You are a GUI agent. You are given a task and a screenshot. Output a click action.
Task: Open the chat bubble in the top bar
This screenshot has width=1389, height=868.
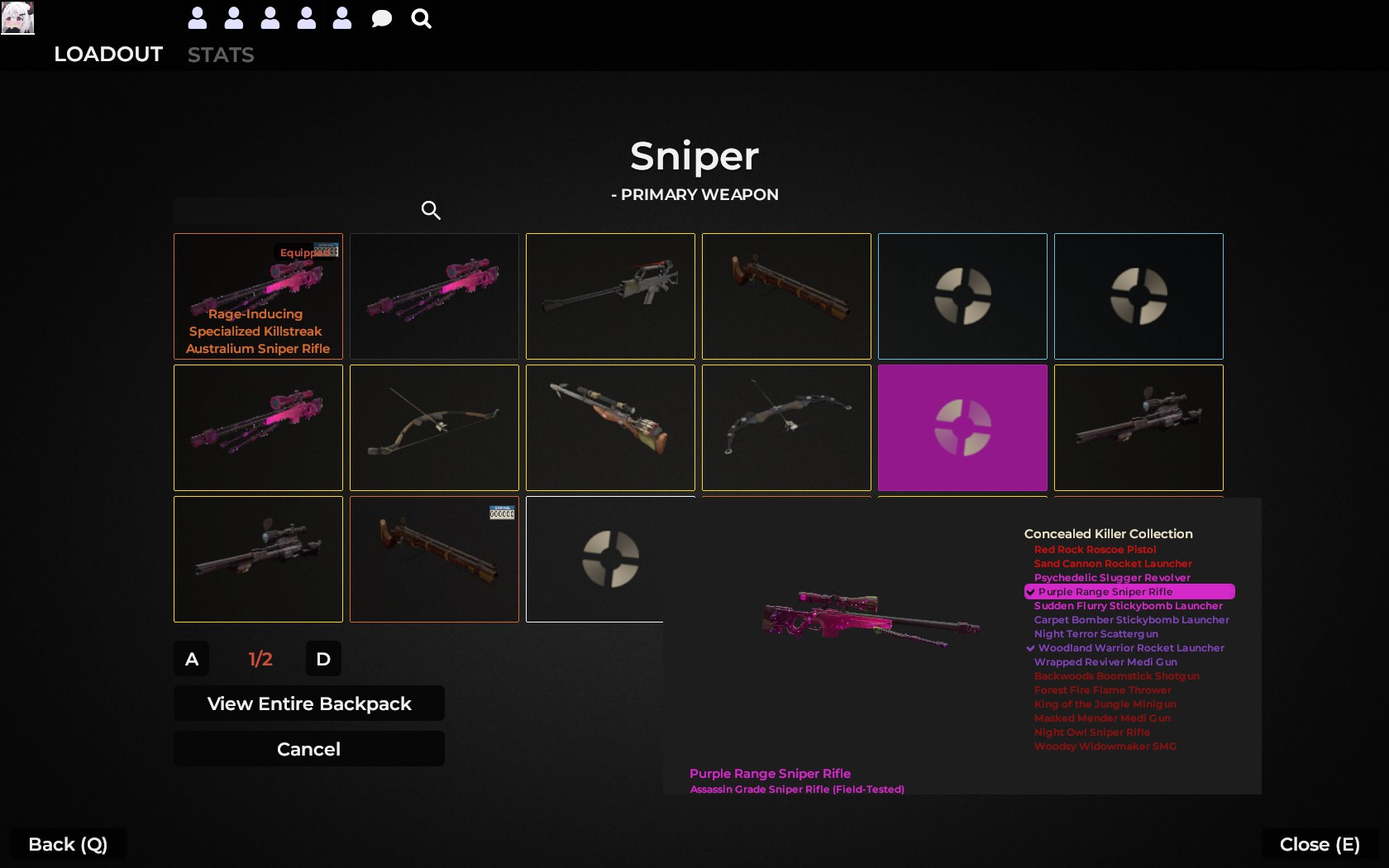click(x=380, y=18)
